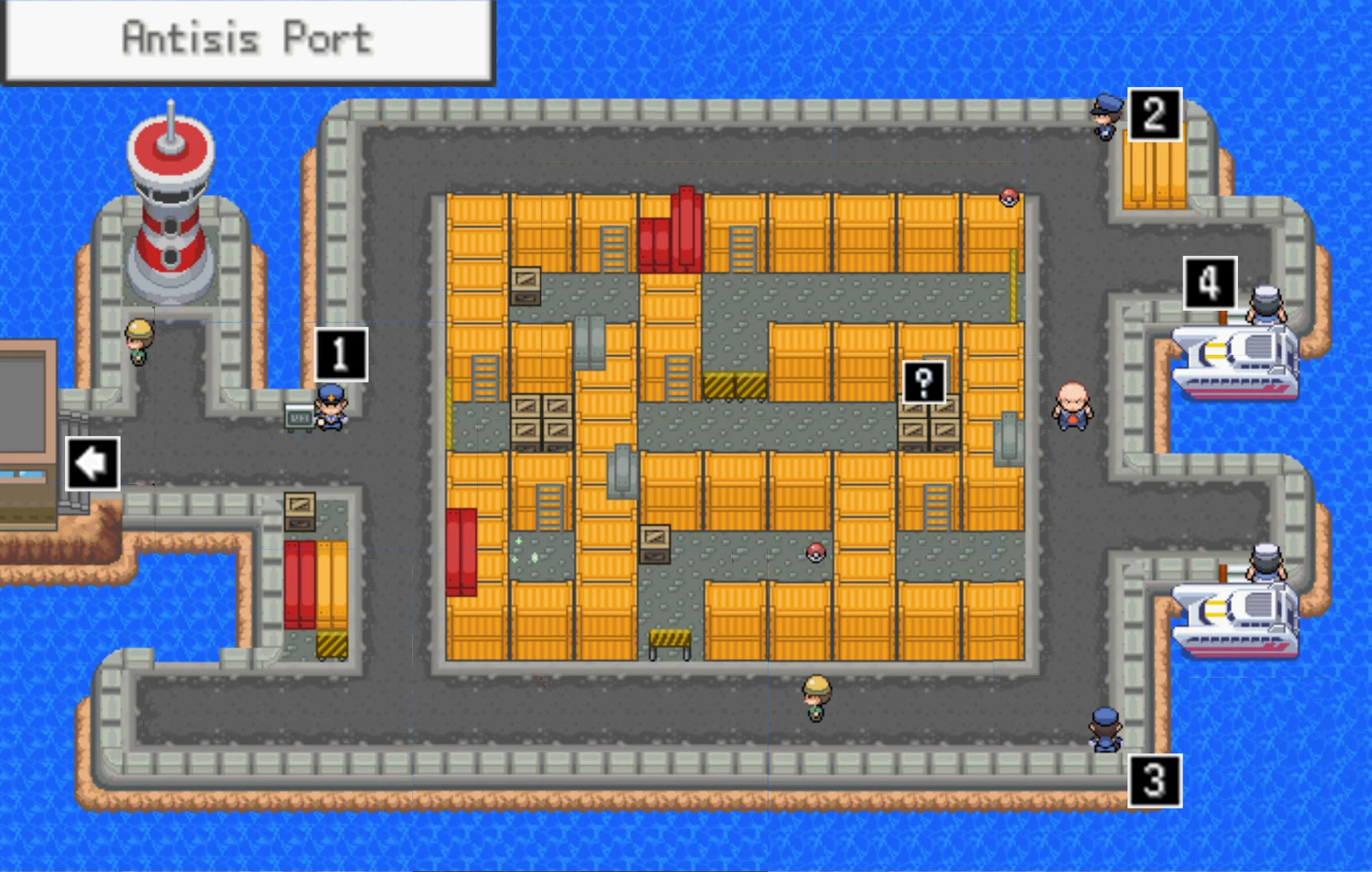Select map marker number 2

coord(1154,115)
